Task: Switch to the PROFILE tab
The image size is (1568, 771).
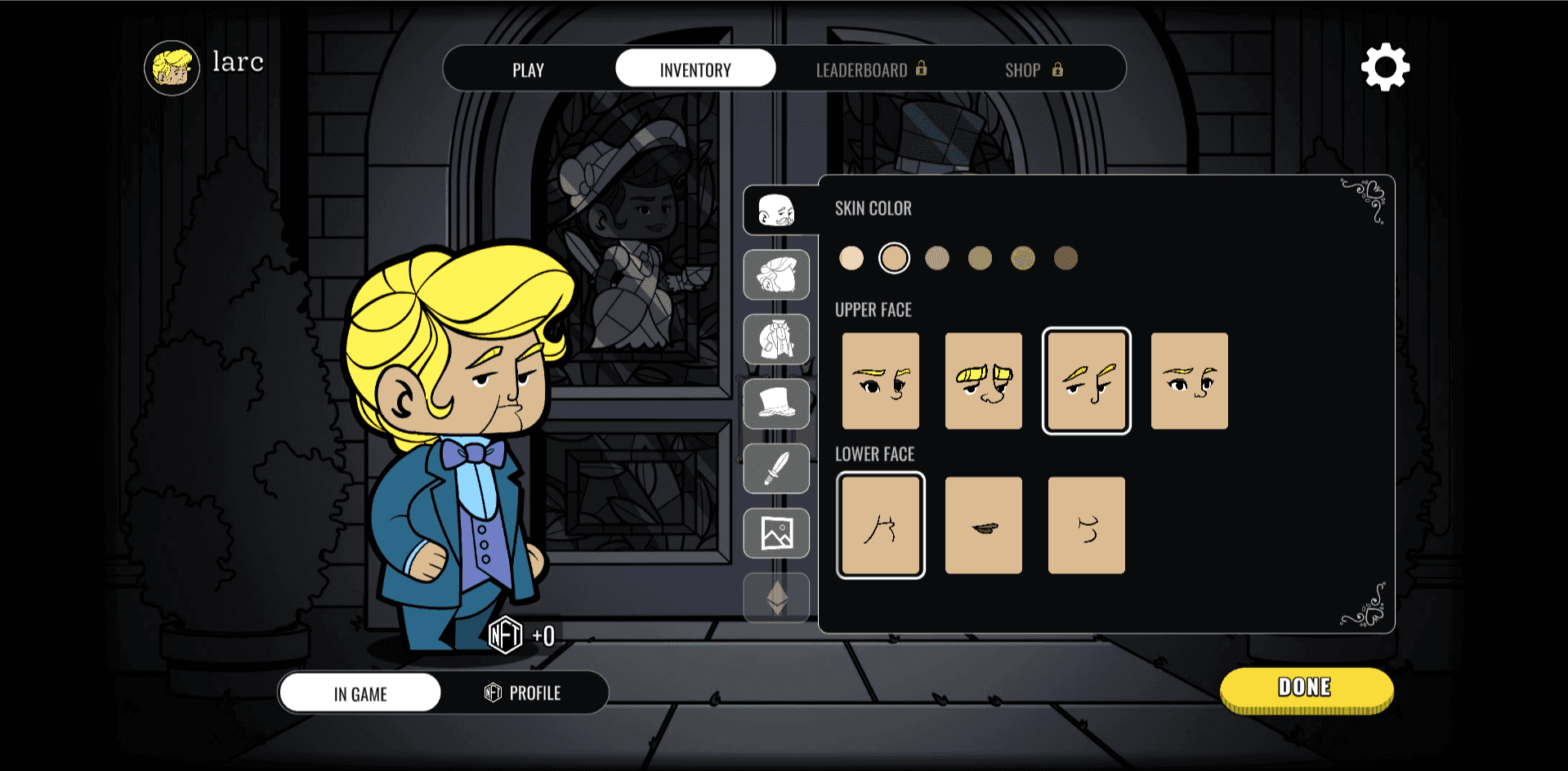Action: pos(523,693)
